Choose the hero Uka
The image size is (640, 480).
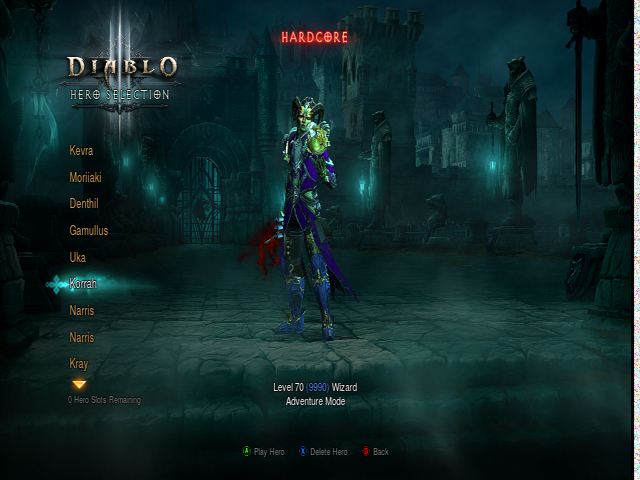[x=77, y=257]
